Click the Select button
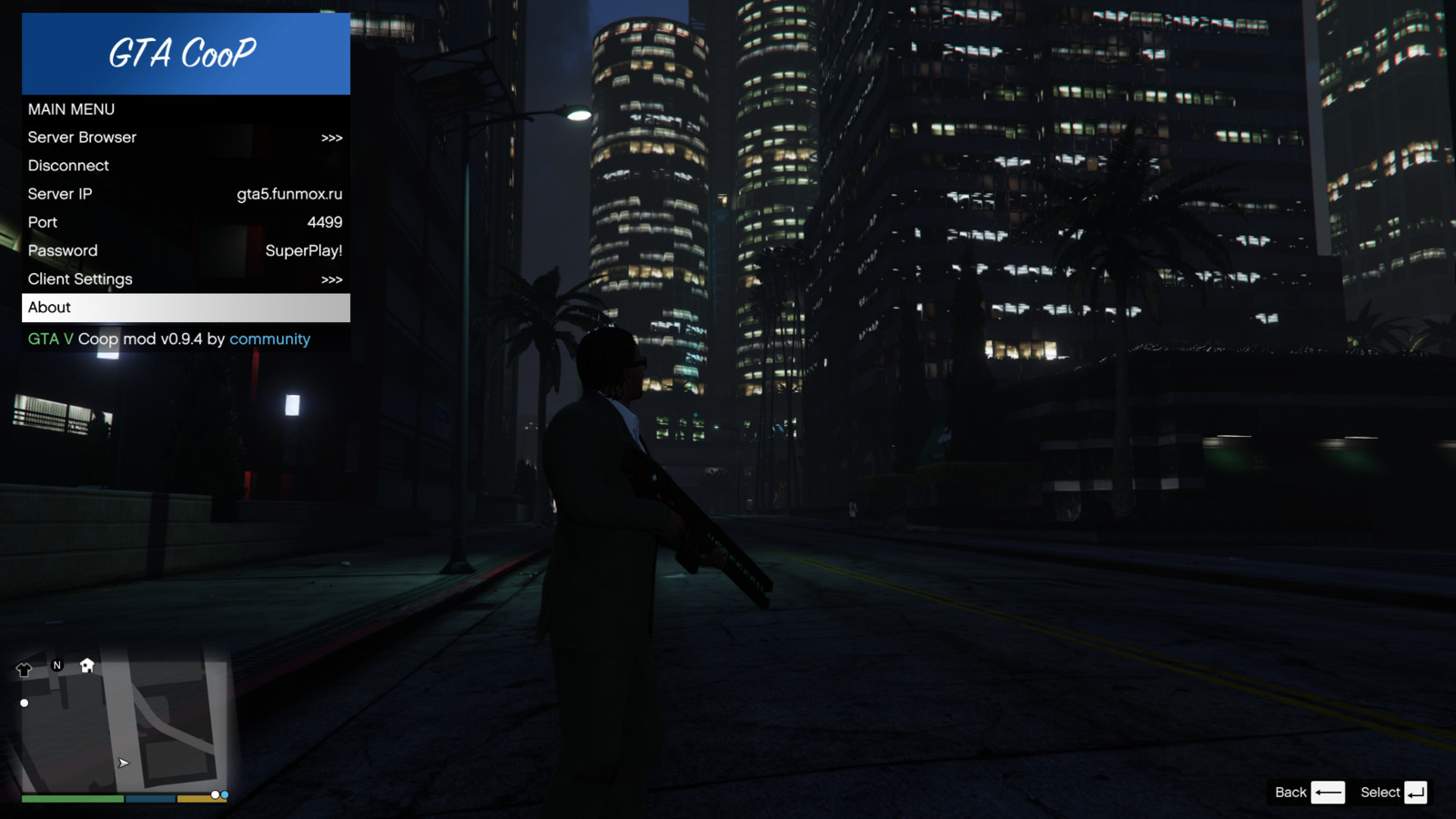This screenshot has width=1456, height=819. point(1393,793)
